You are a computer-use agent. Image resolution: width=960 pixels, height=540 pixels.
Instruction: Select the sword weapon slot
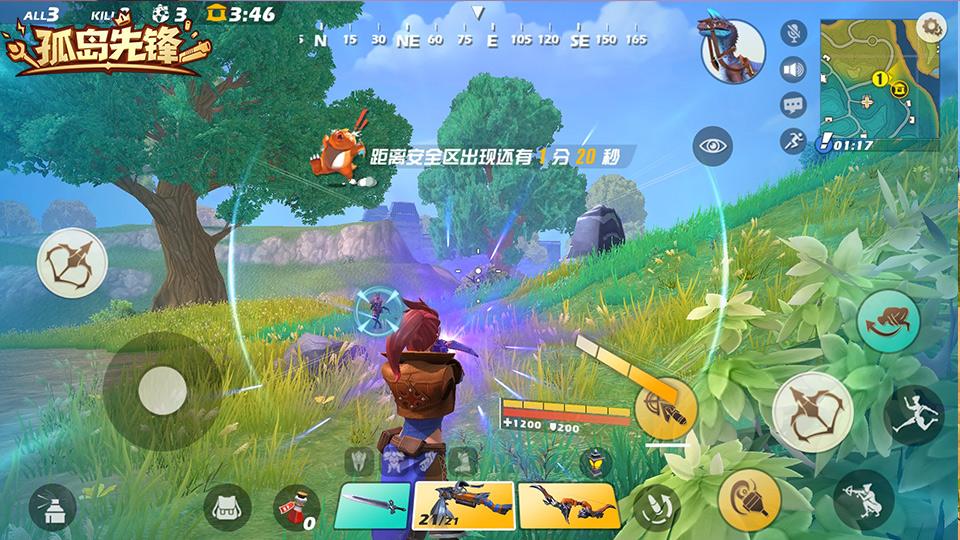(x=371, y=505)
